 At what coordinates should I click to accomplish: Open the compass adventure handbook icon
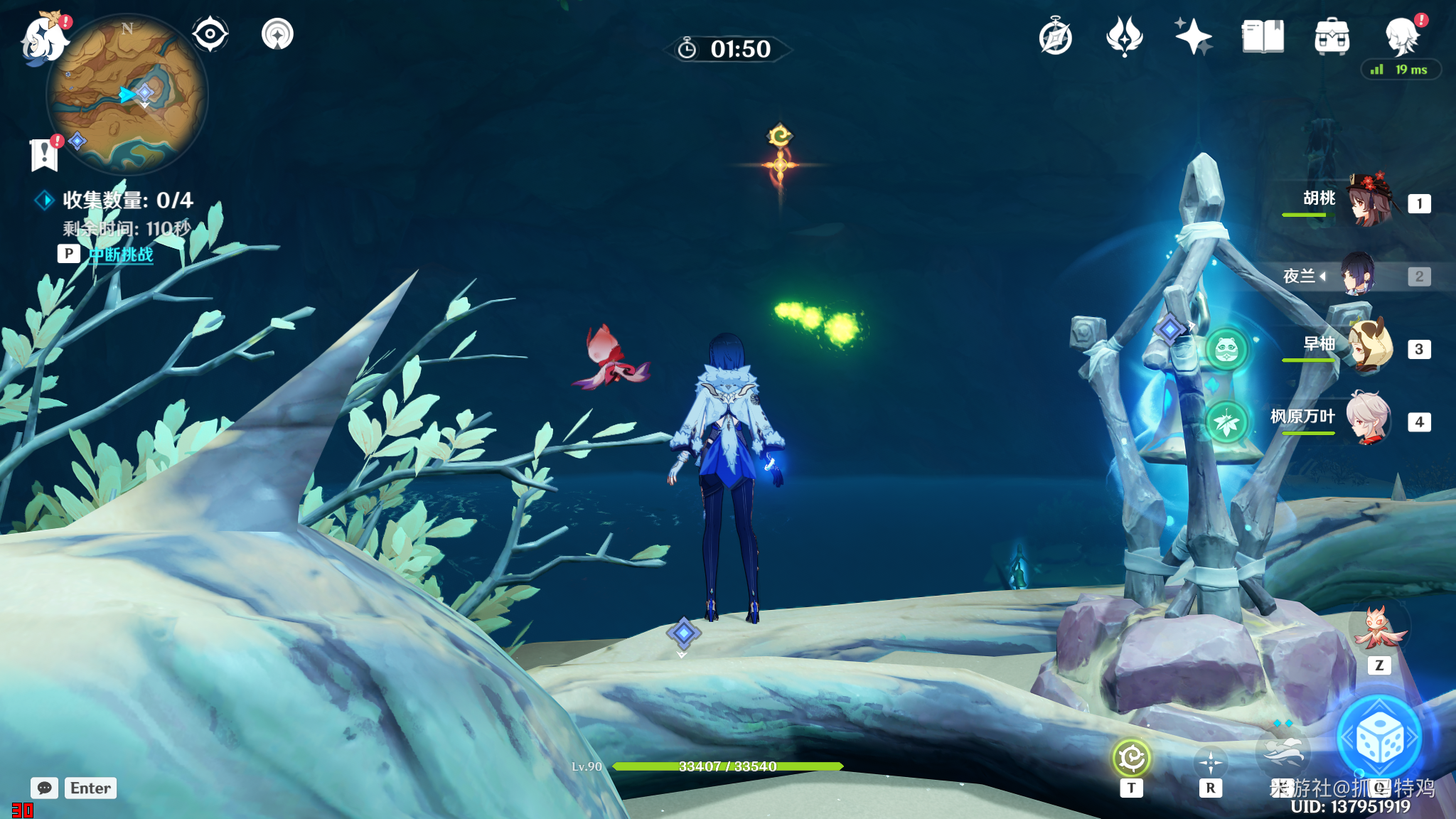tap(1055, 37)
